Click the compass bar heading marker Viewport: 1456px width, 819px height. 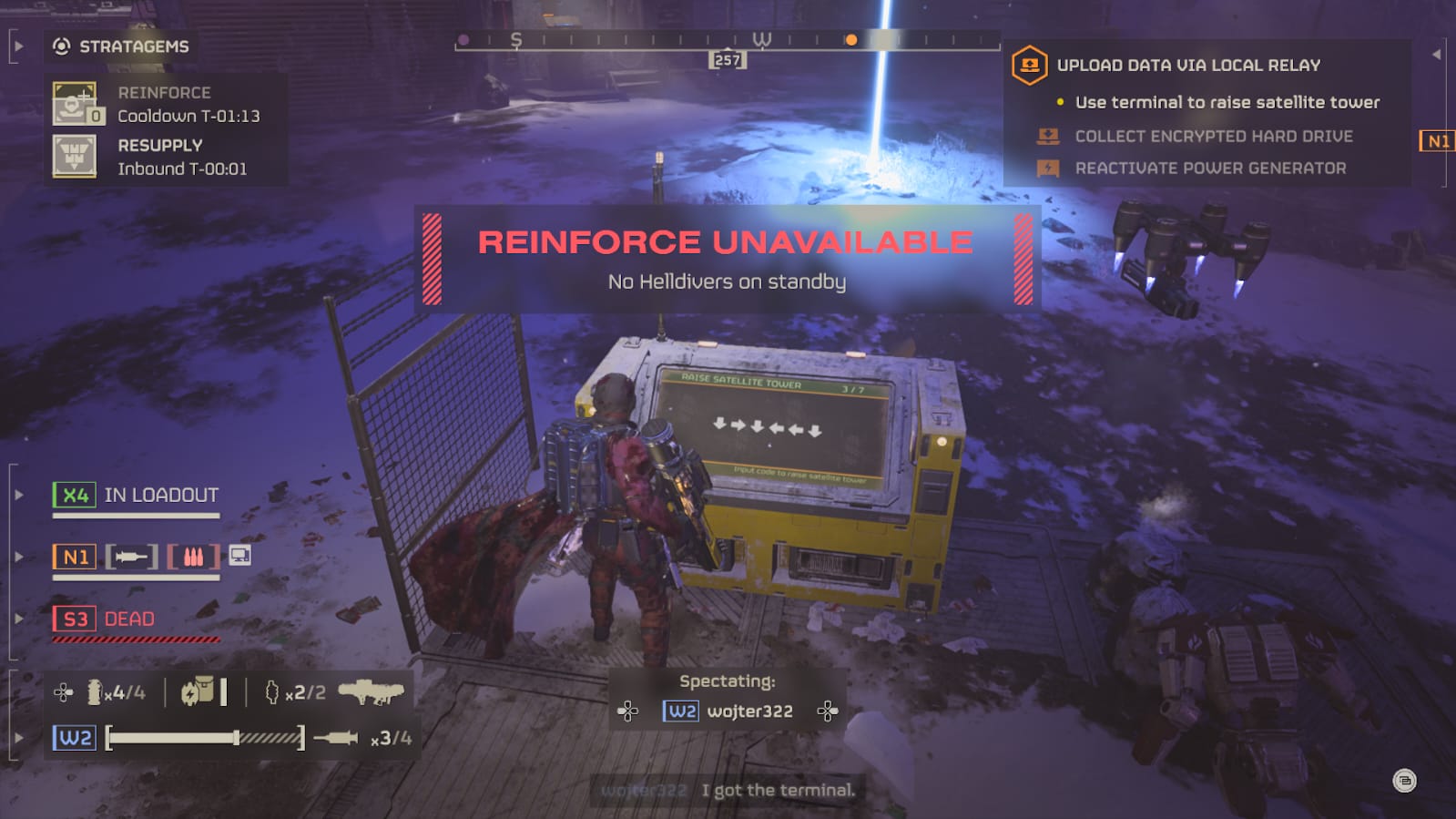click(728, 60)
